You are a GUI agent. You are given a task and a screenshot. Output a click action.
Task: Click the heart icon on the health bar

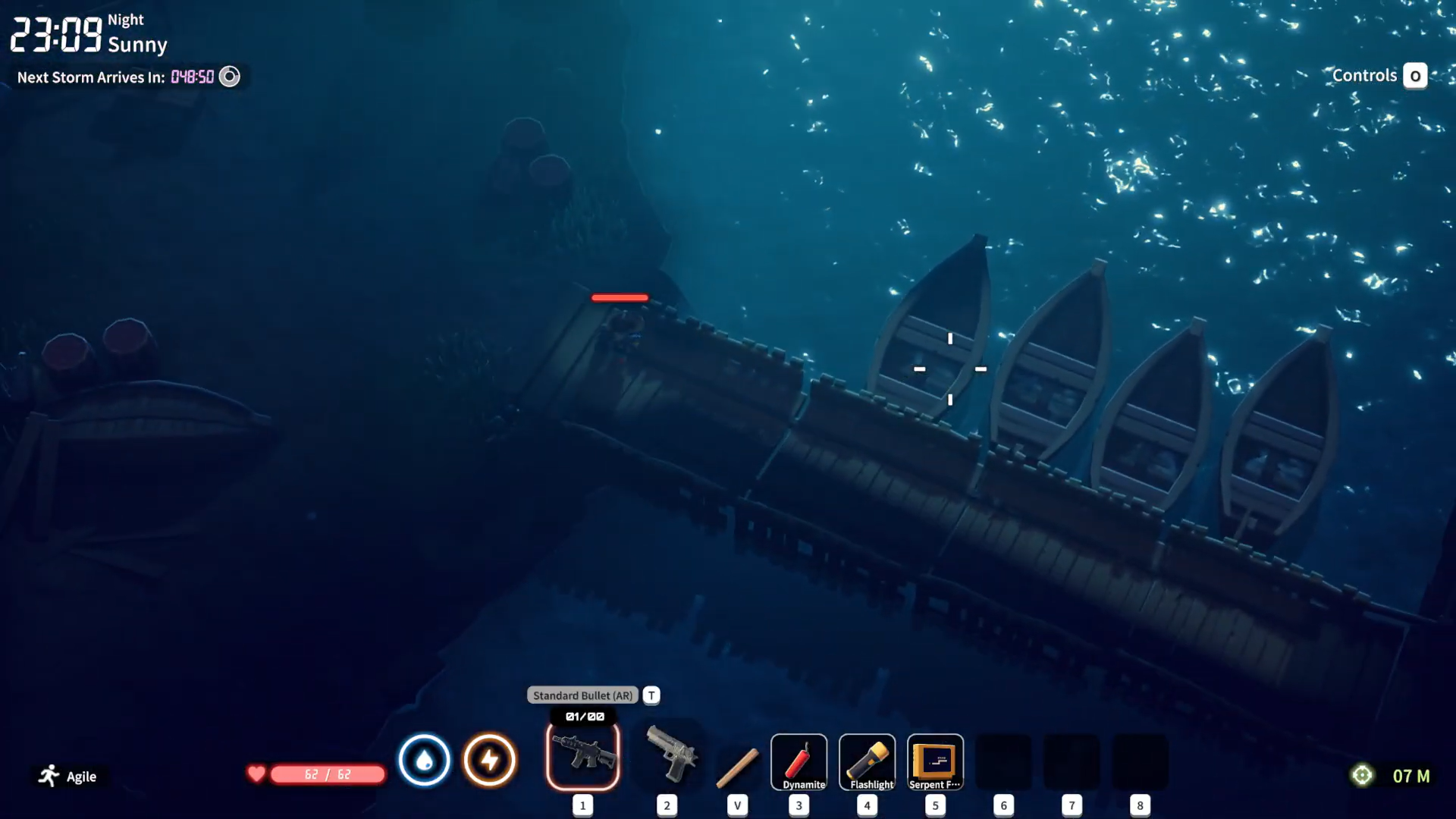[256, 774]
